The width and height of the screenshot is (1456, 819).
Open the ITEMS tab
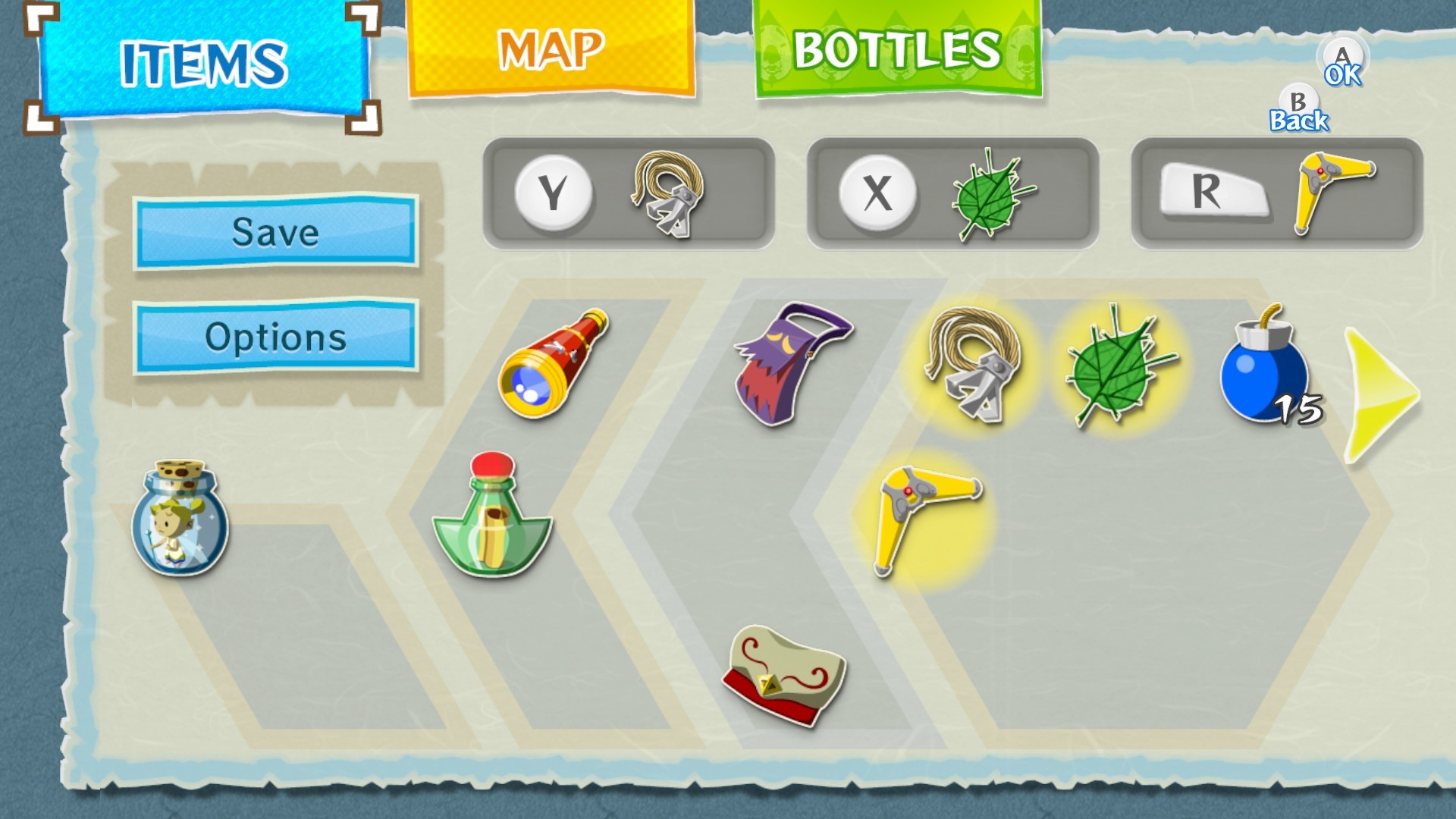pyautogui.click(x=205, y=61)
